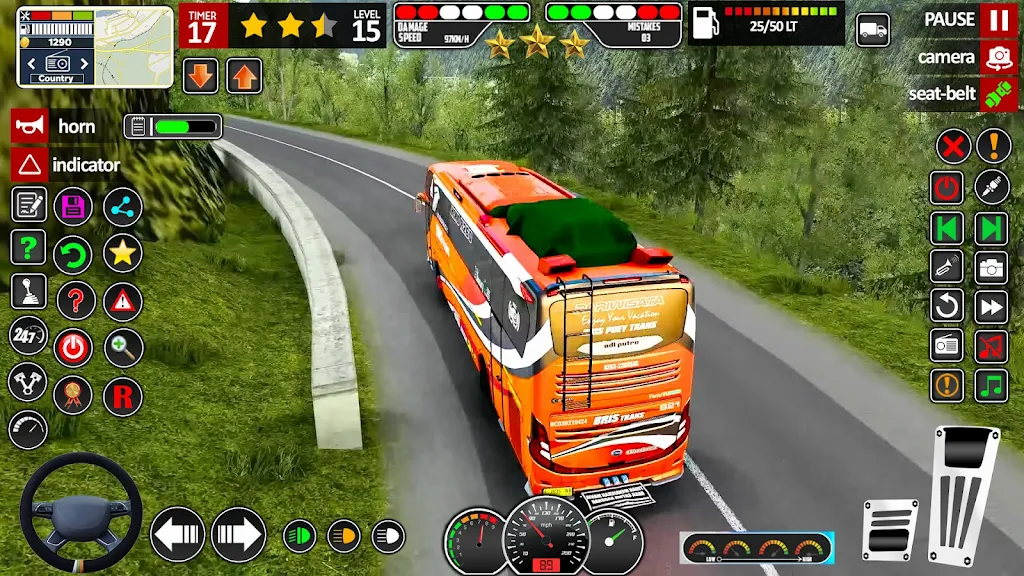Pause the game
This screenshot has width=1024, height=576.
[997, 20]
